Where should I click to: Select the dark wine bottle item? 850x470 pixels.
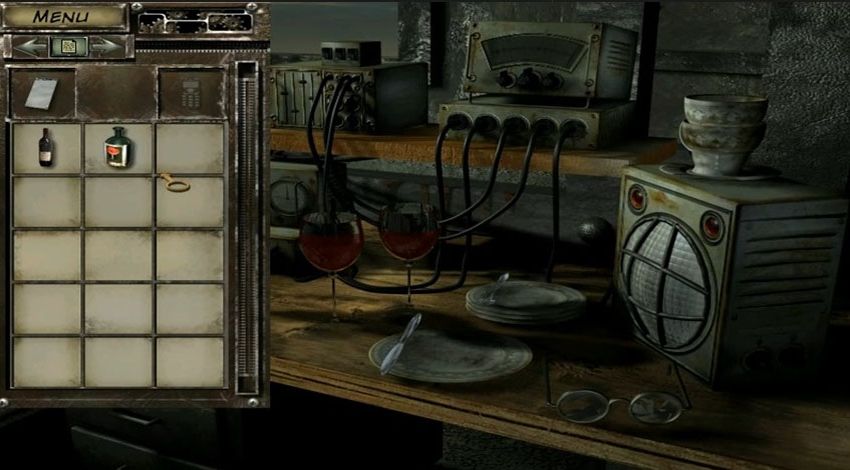pos(45,147)
